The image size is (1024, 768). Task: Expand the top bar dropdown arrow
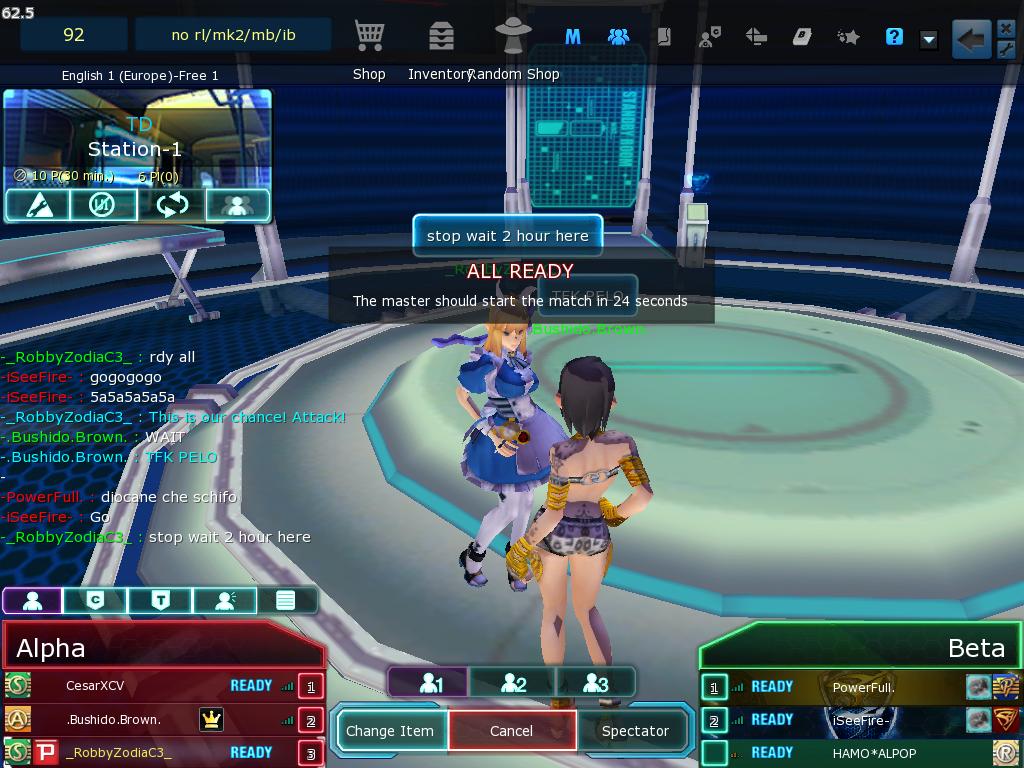click(x=929, y=39)
